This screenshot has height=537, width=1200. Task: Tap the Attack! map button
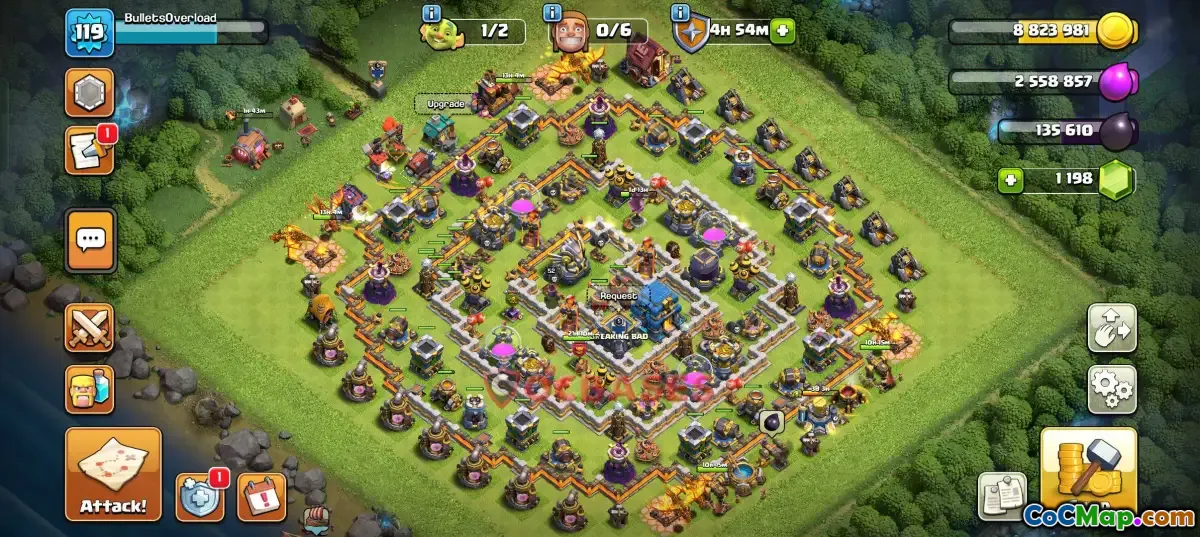(x=113, y=474)
